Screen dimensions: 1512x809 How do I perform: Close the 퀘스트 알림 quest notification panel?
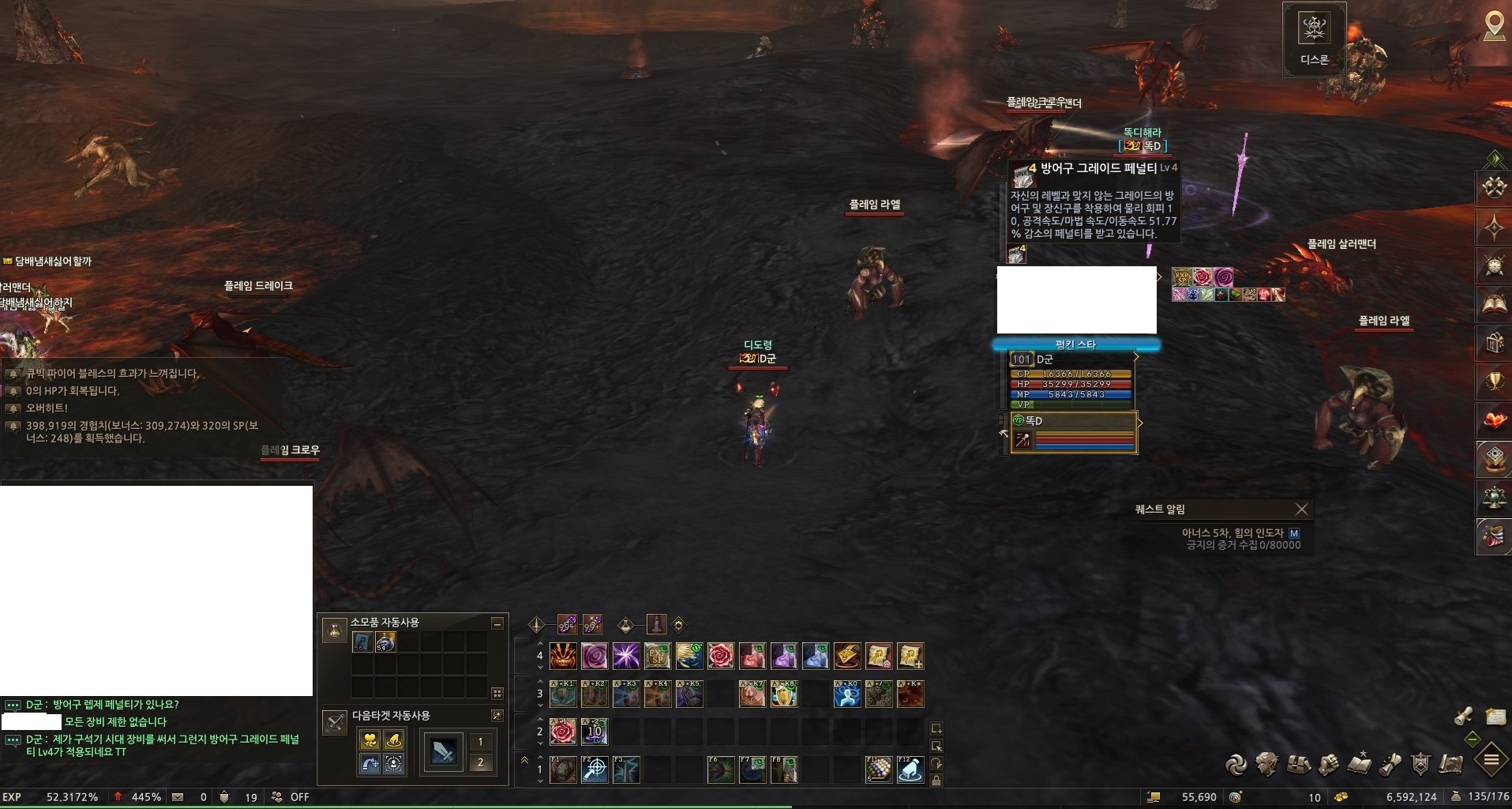pyautogui.click(x=1301, y=510)
